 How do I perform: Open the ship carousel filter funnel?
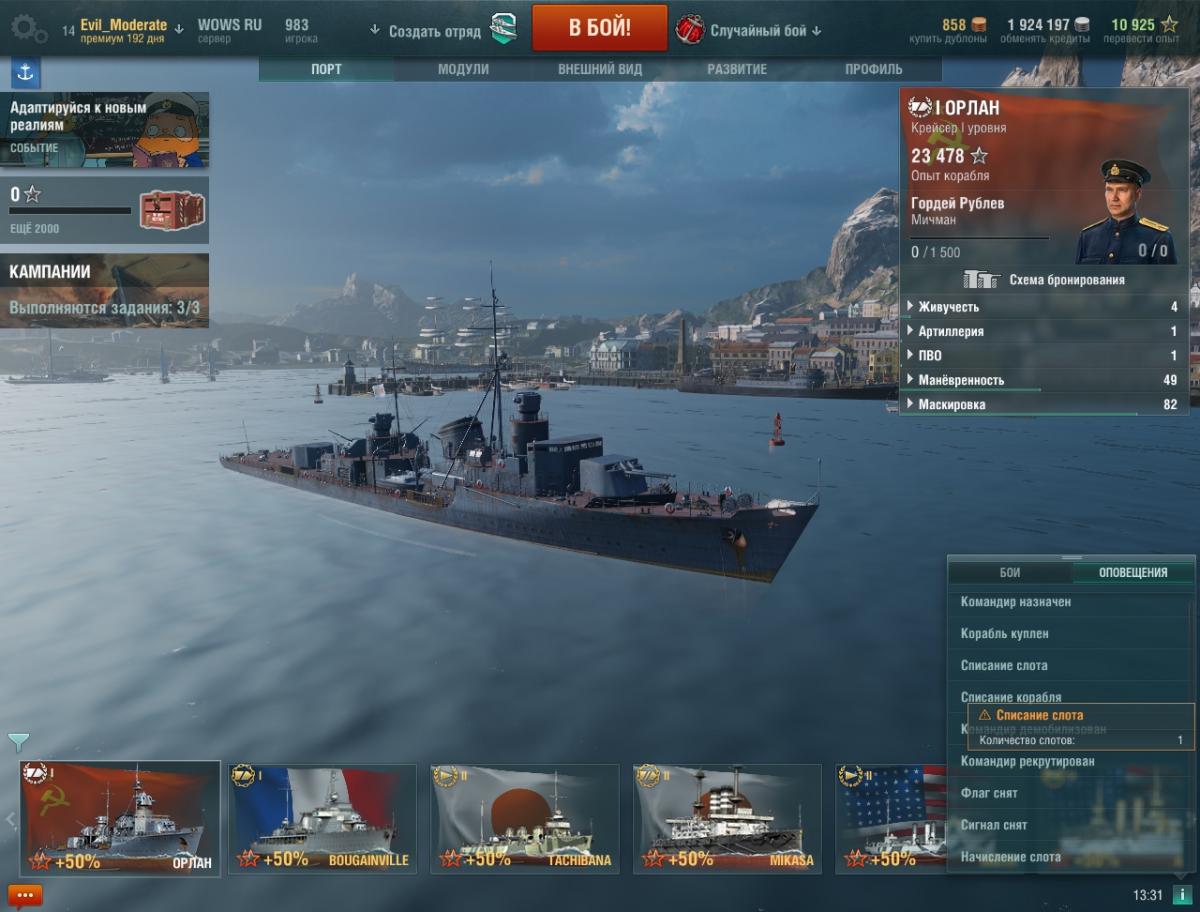[18, 742]
